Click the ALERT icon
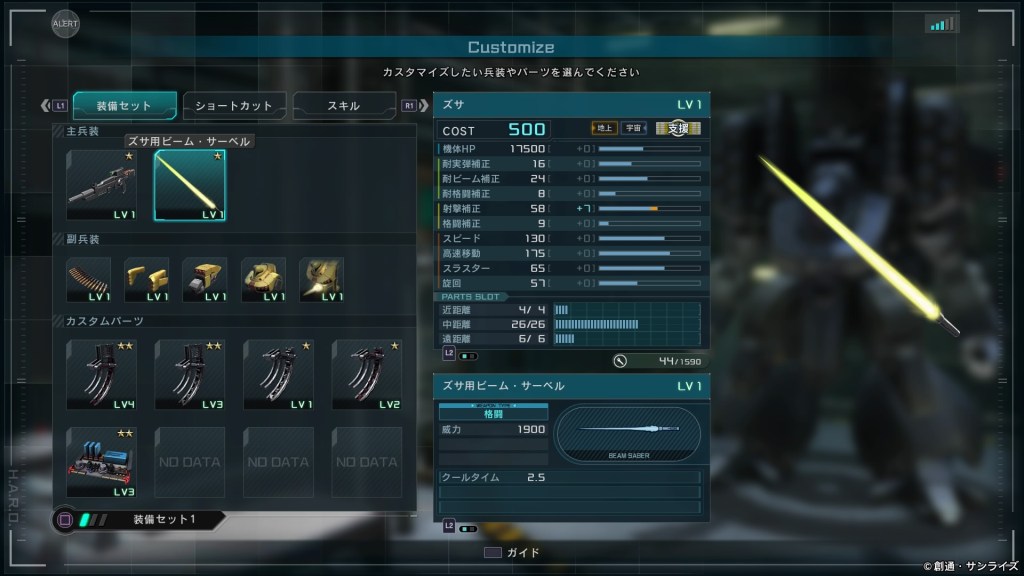This screenshot has width=1024, height=576. [x=66, y=23]
